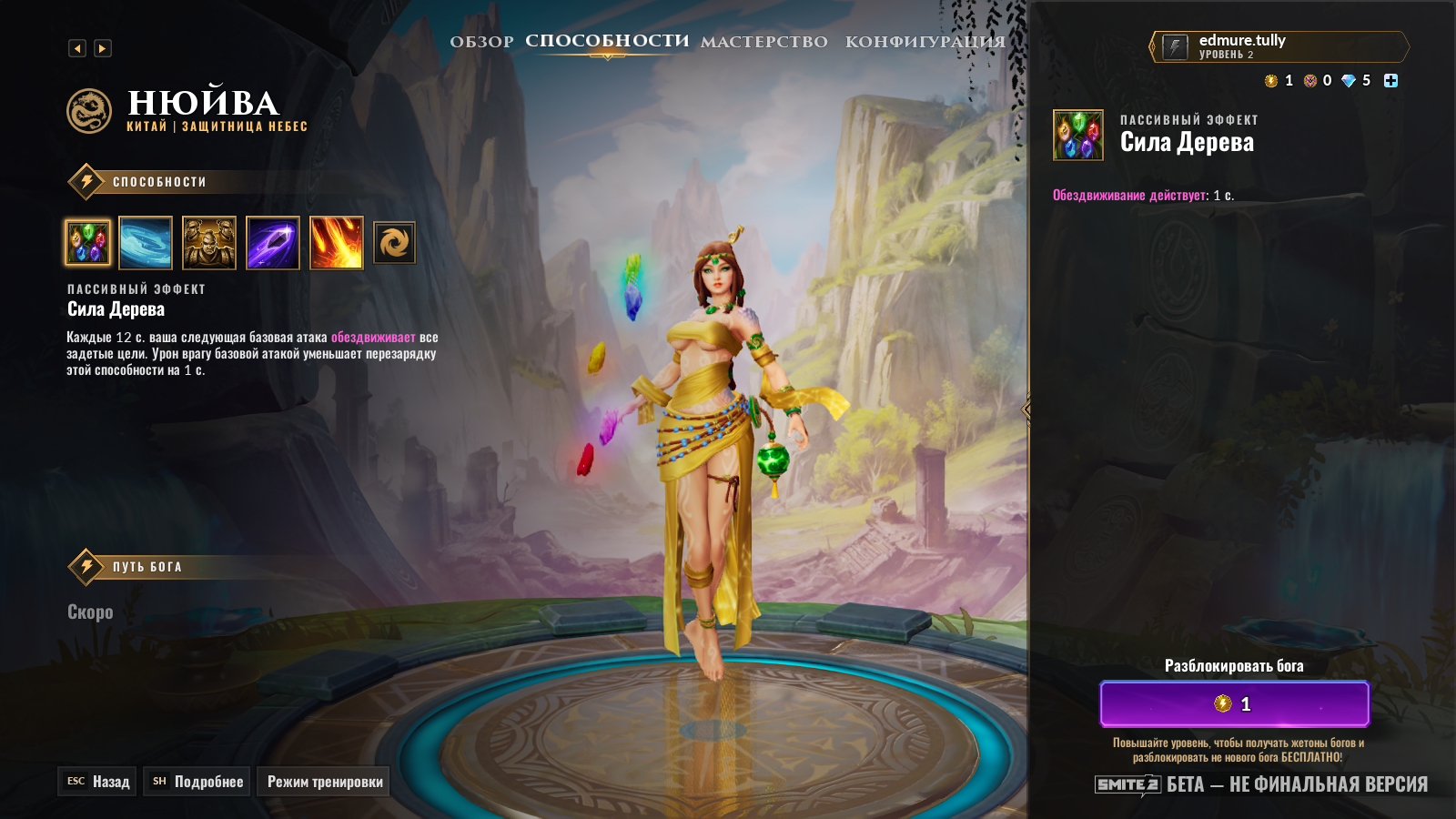The width and height of the screenshot is (1456, 819).
Task: Select the КОНФИГУРАЦИЯ tab
Action: [925, 42]
